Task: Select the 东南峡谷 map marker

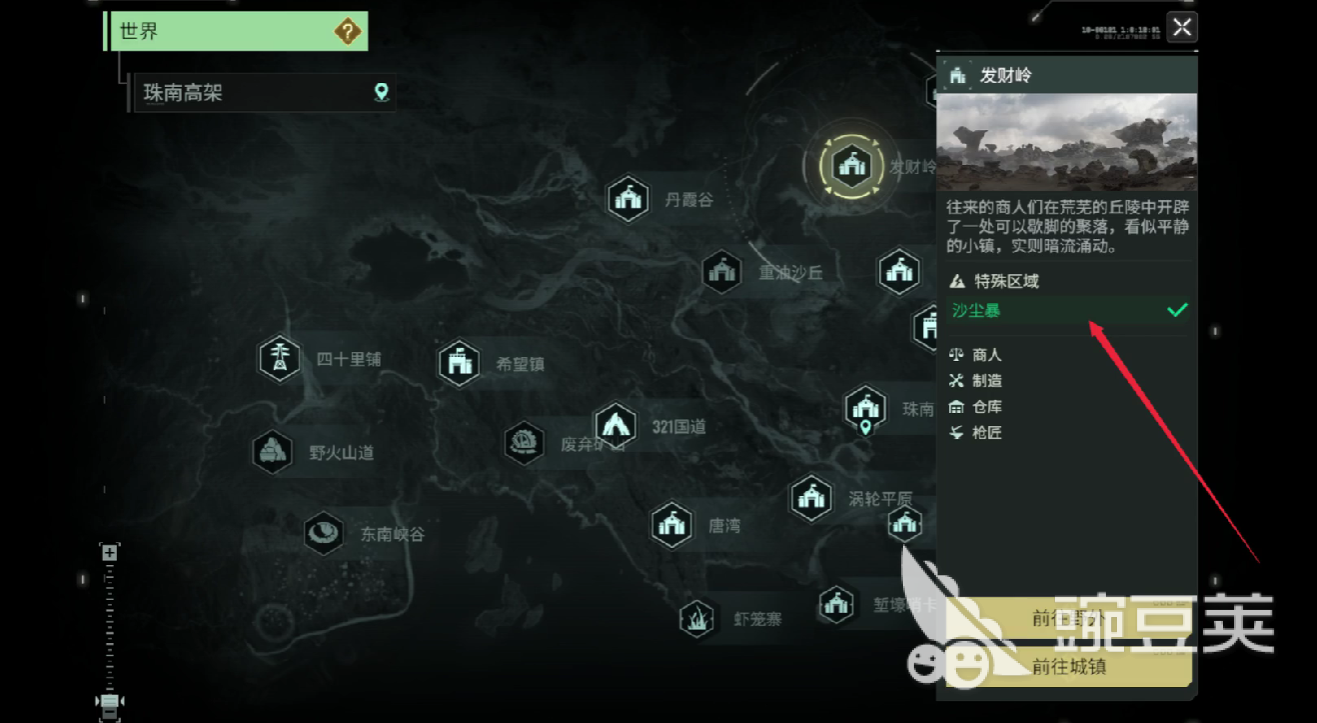Action: 324,533
